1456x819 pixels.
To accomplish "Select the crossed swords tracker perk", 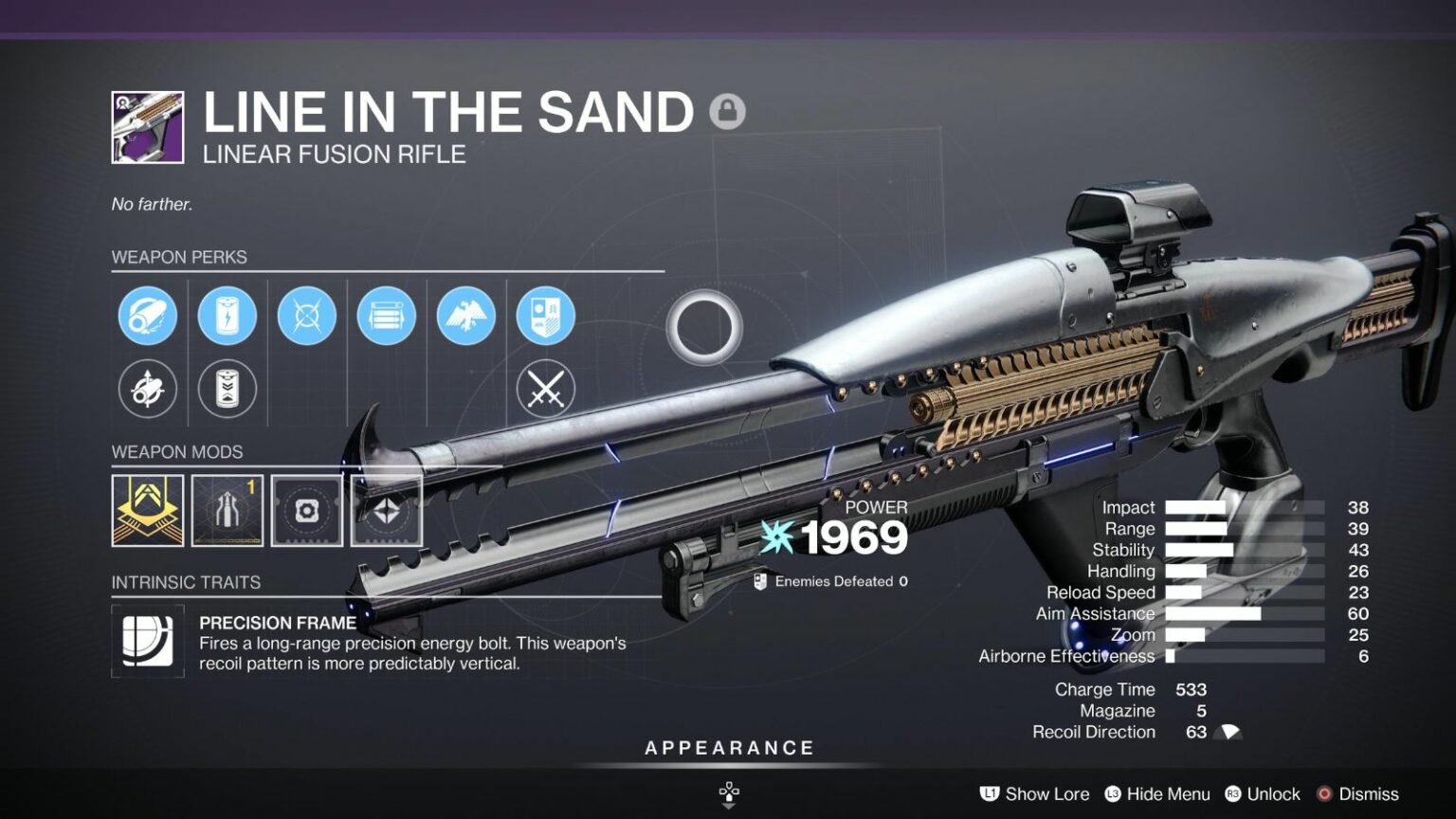I will (545, 389).
